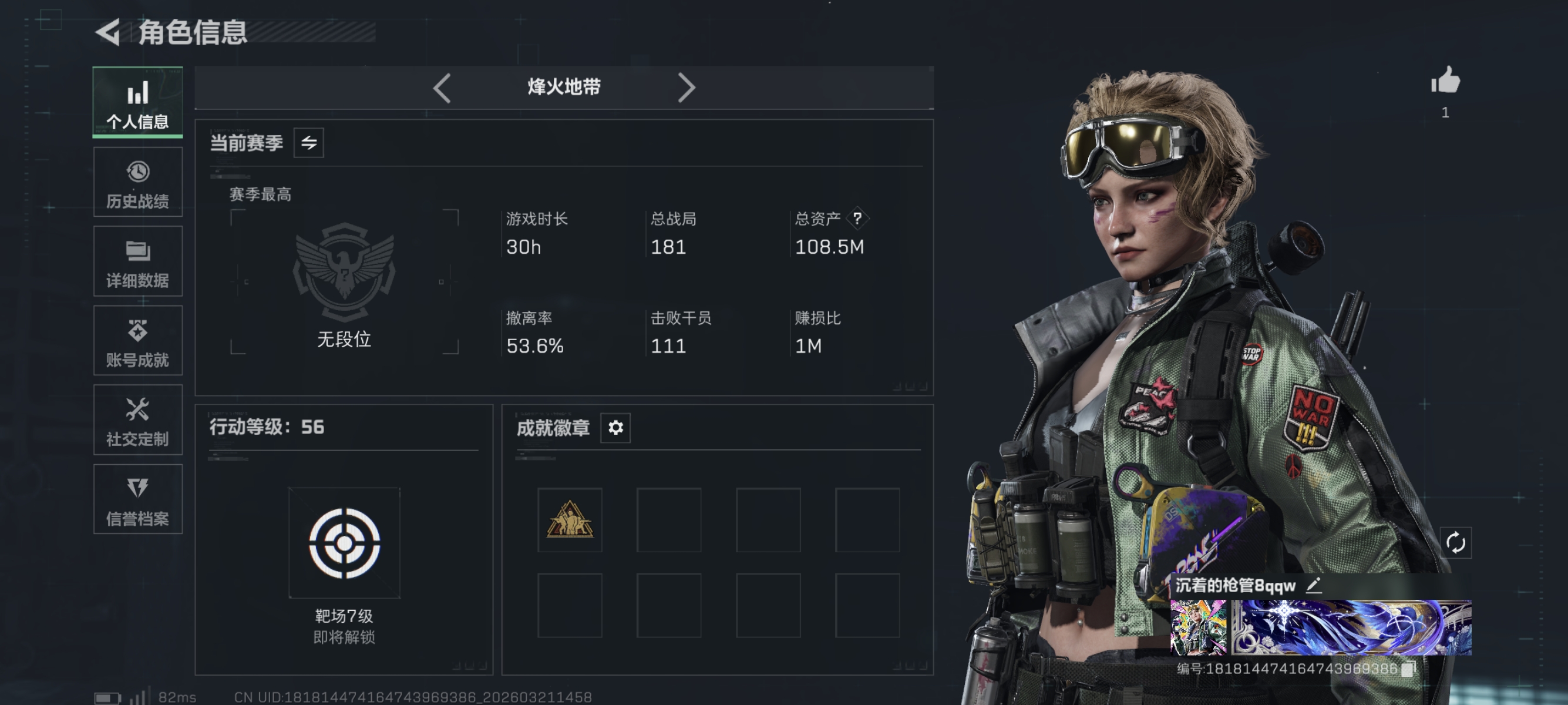1568x705 pixels.
Task: View the 信誉档案 tab
Action: pos(137,500)
